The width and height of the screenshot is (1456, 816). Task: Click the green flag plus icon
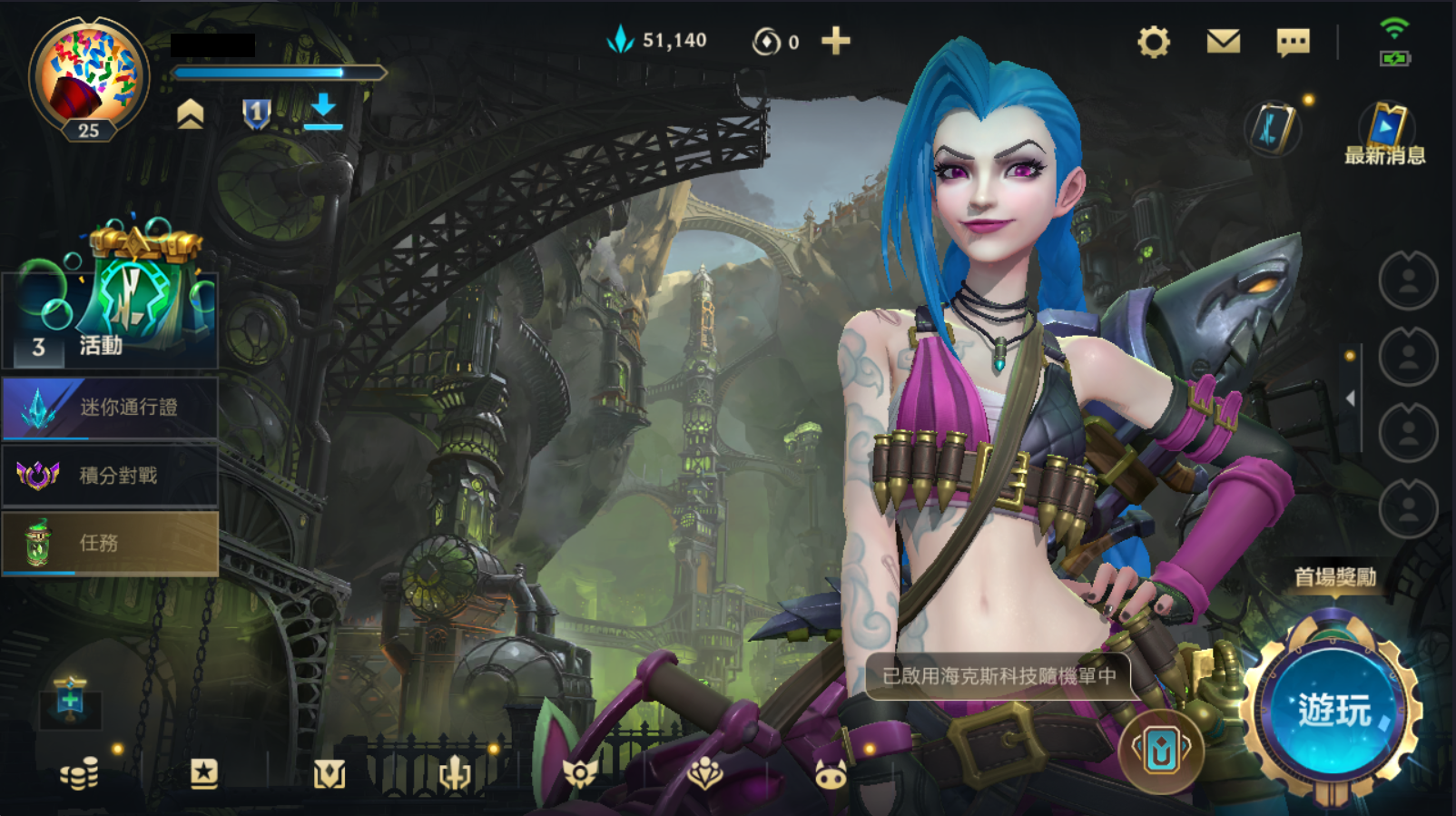(70, 699)
